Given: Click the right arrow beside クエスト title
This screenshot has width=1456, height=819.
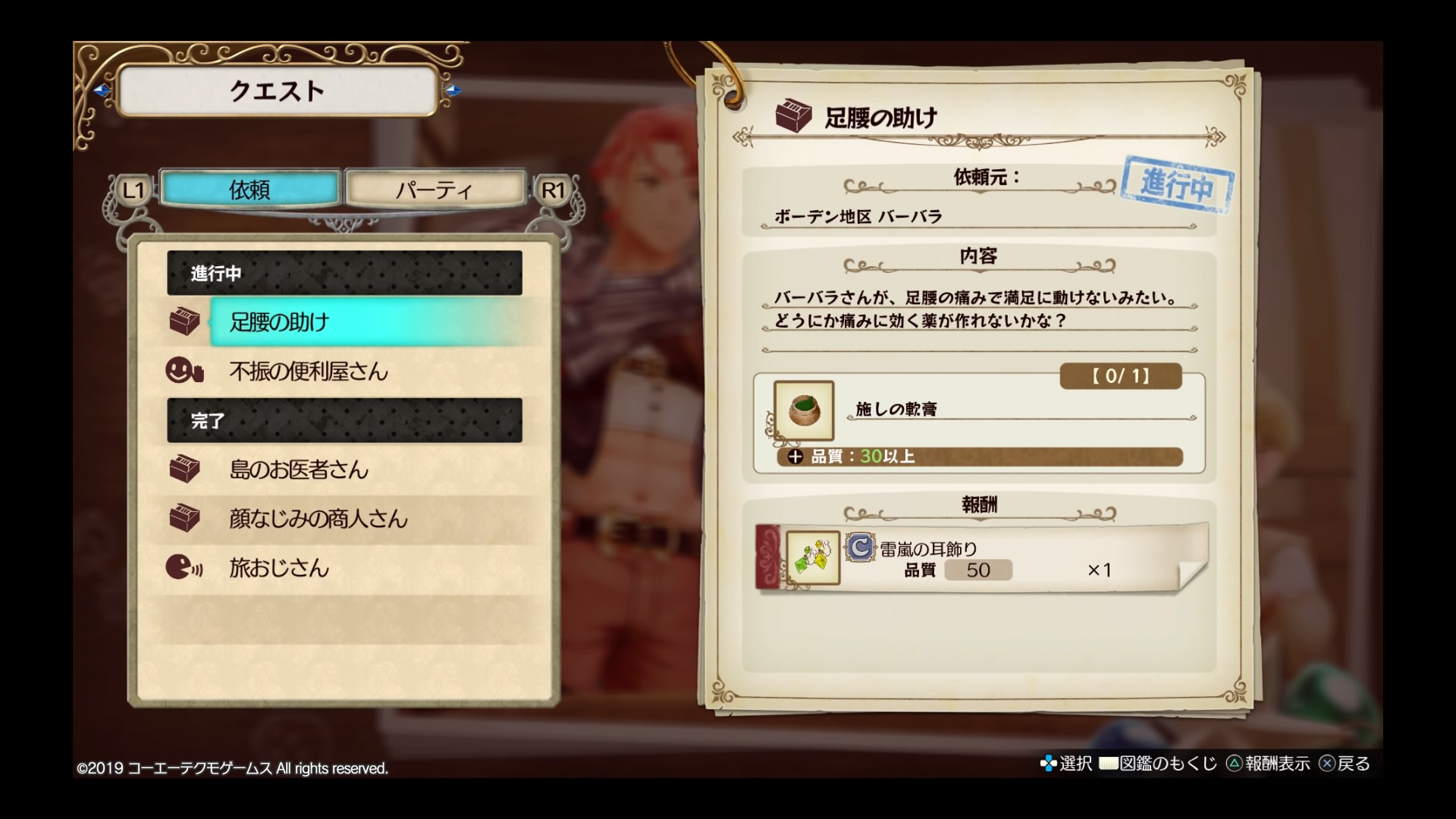Looking at the screenshot, I should pyautogui.click(x=453, y=91).
